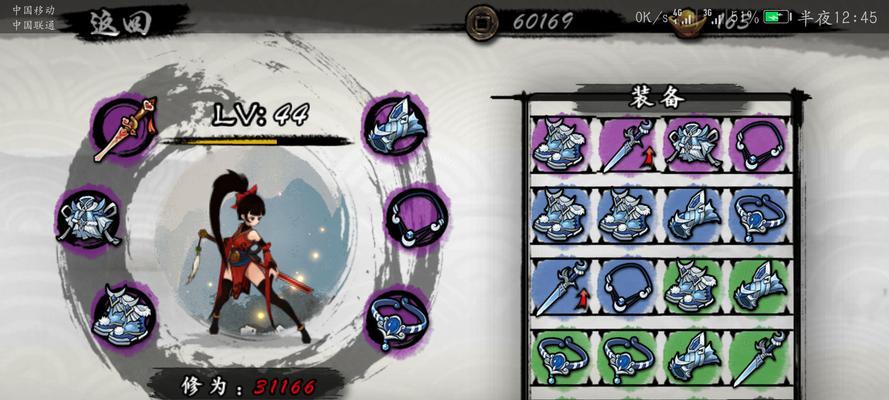Screen dimensions: 889x400
Task: Go back with the 返回 button
Action: pos(118,22)
